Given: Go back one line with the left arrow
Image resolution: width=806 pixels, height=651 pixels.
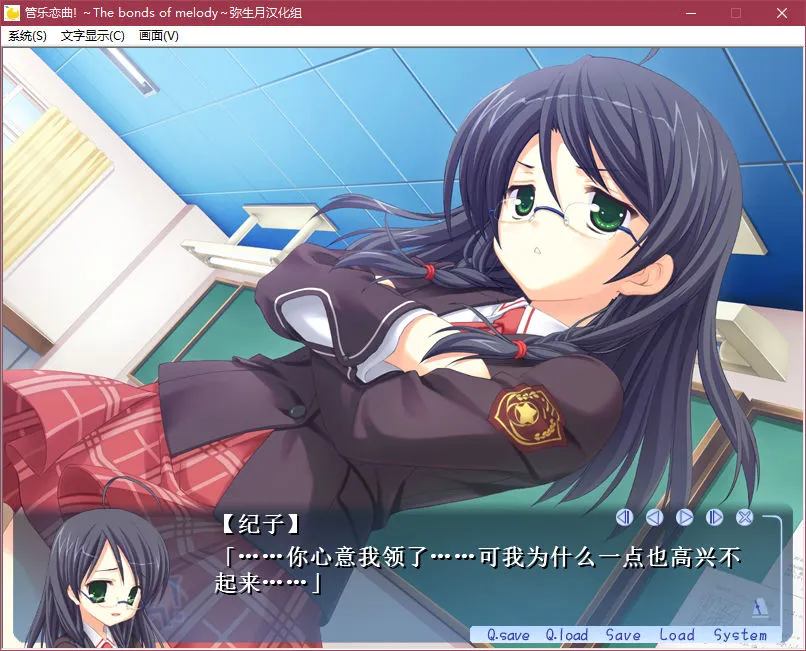Looking at the screenshot, I should point(654,517).
